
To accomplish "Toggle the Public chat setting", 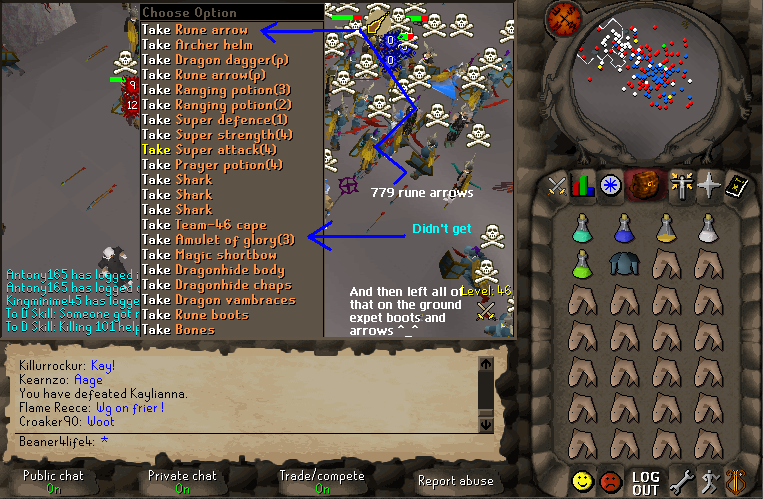I will pyautogui.click(x=54, y=482).
